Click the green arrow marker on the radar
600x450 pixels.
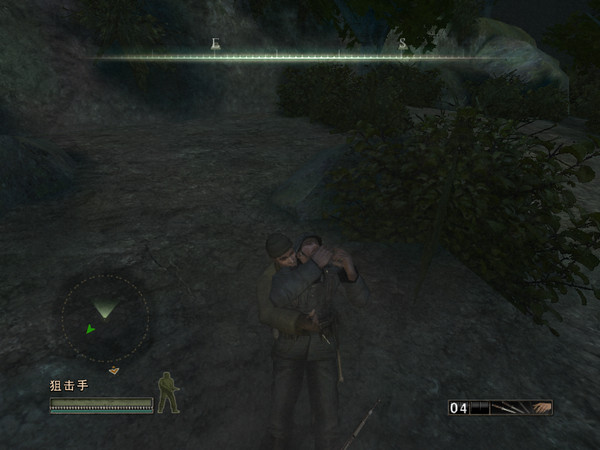pyautogui.click(x=90, y=328)
